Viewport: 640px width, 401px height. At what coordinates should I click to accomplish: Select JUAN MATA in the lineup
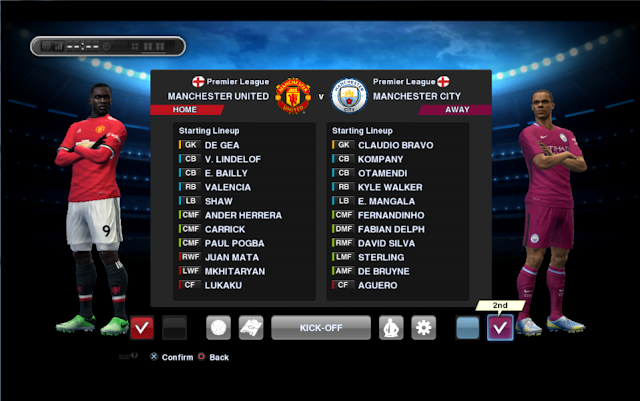pyautogui.click(x=230, y=257)
